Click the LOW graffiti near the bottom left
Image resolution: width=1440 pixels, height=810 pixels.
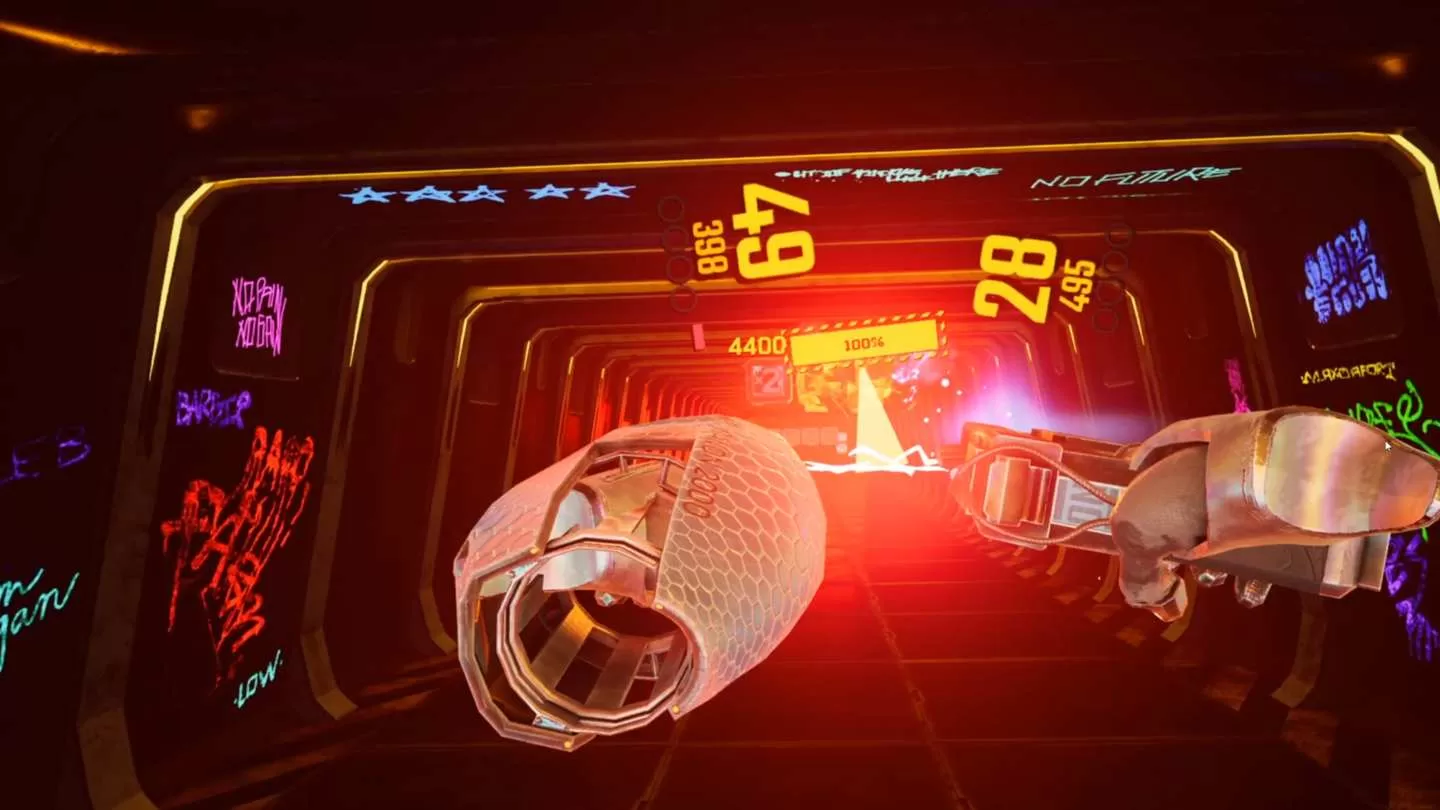coord(256,677)
